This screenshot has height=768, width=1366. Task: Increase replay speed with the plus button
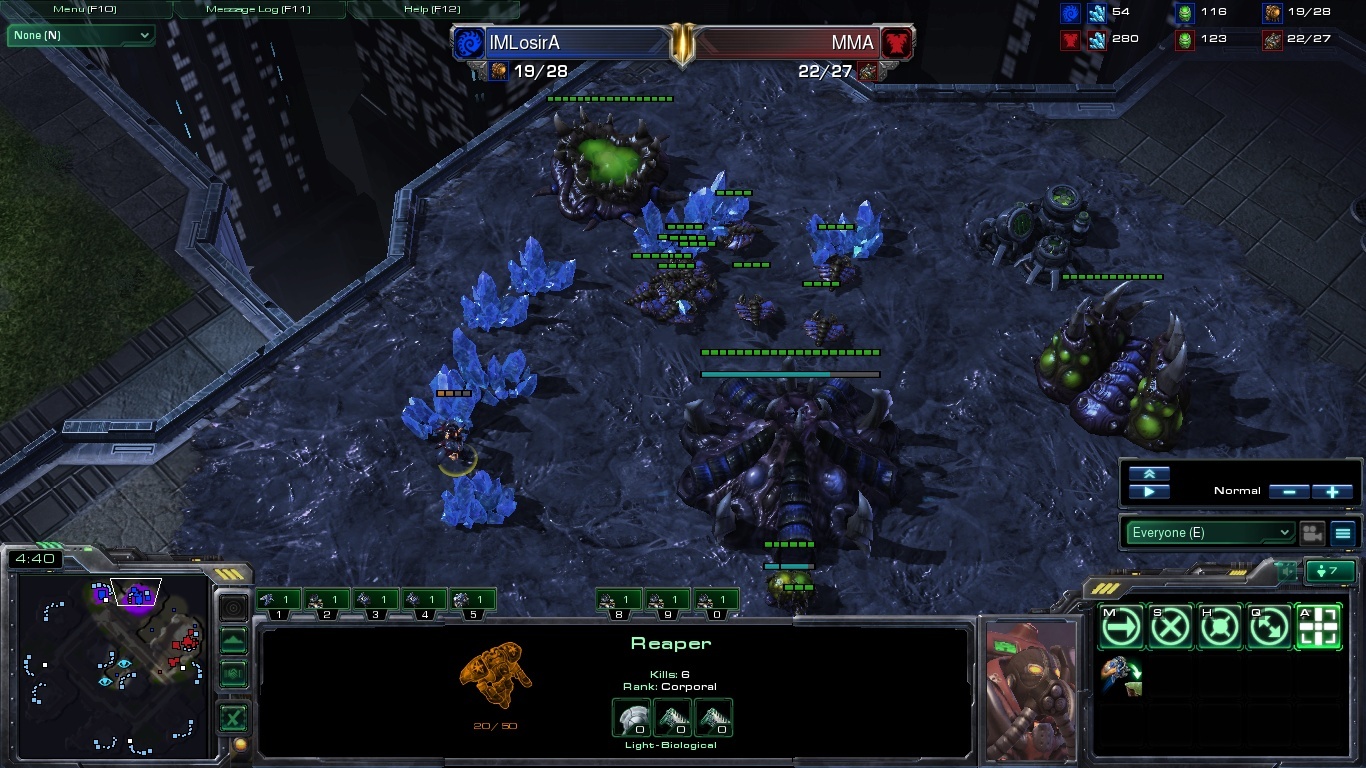(1332, 492)
